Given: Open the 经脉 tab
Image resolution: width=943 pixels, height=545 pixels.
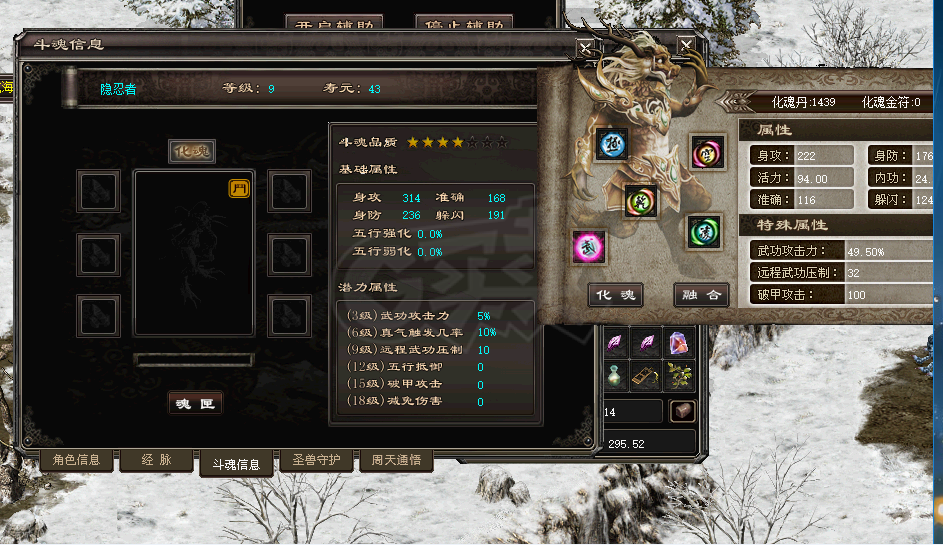Looking at the screenshot, I should pyautogui.click(x=156, y=460).
